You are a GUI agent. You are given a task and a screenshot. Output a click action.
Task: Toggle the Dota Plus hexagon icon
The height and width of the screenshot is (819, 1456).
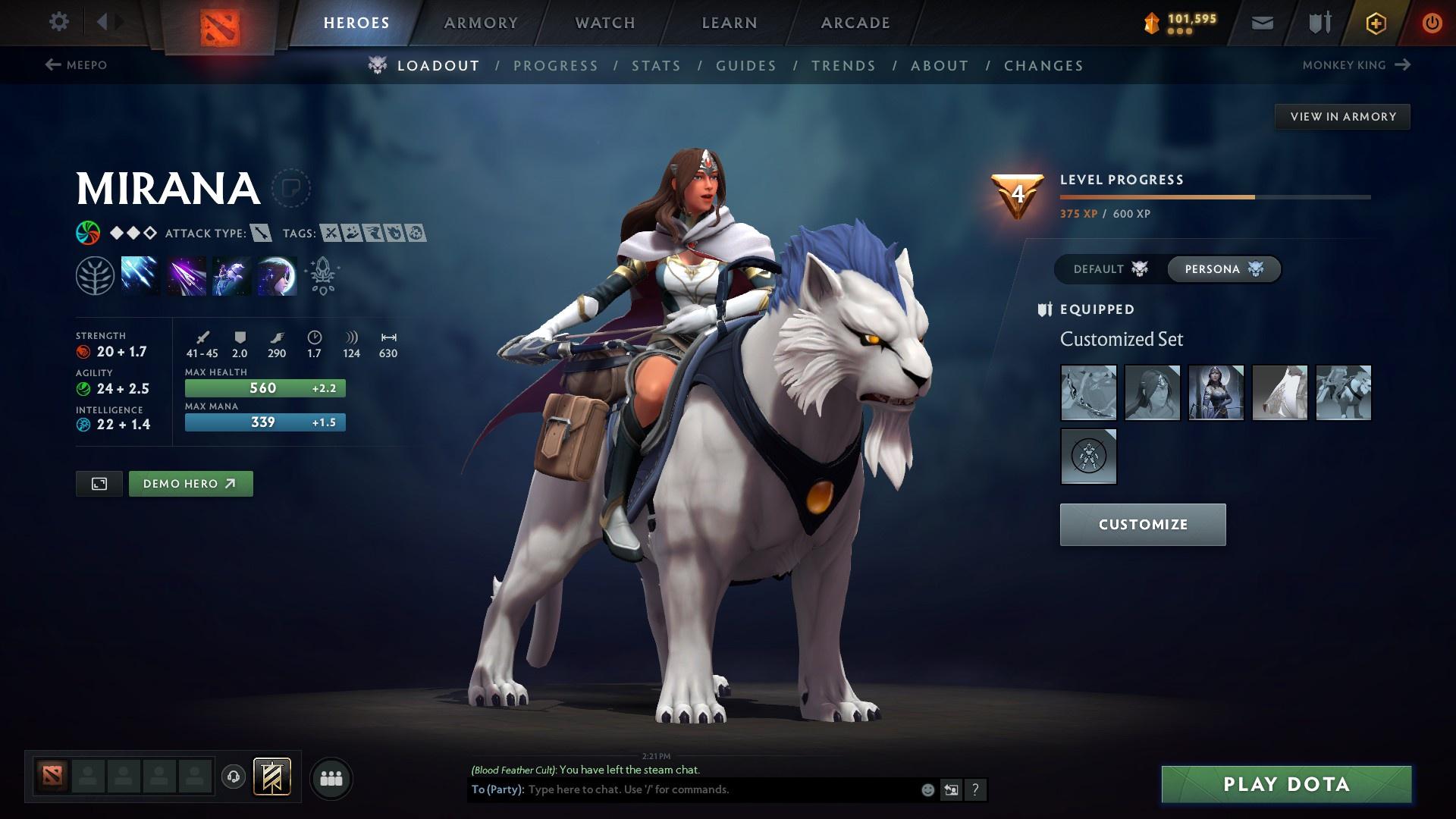[x=1375, y=22]
